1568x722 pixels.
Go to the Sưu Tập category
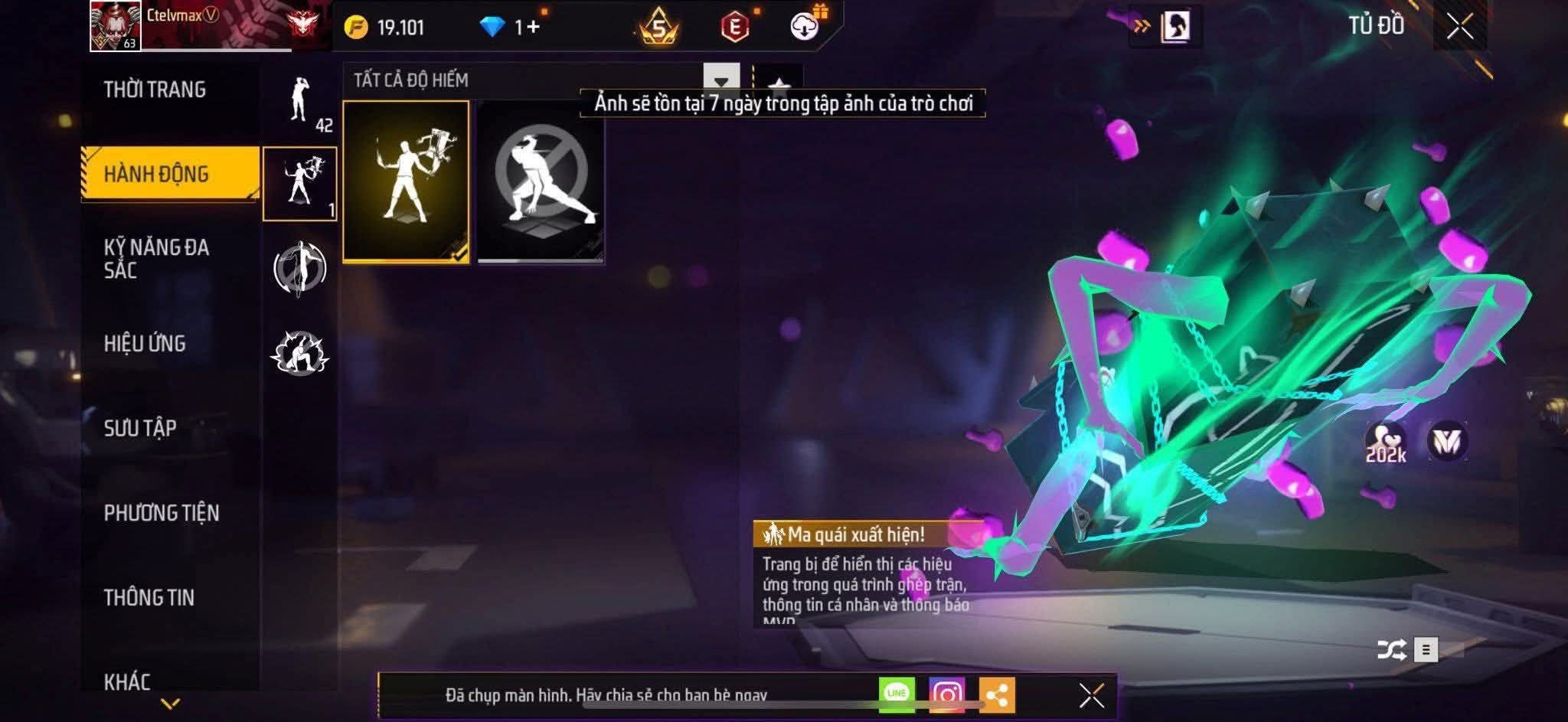pos(140,427)
